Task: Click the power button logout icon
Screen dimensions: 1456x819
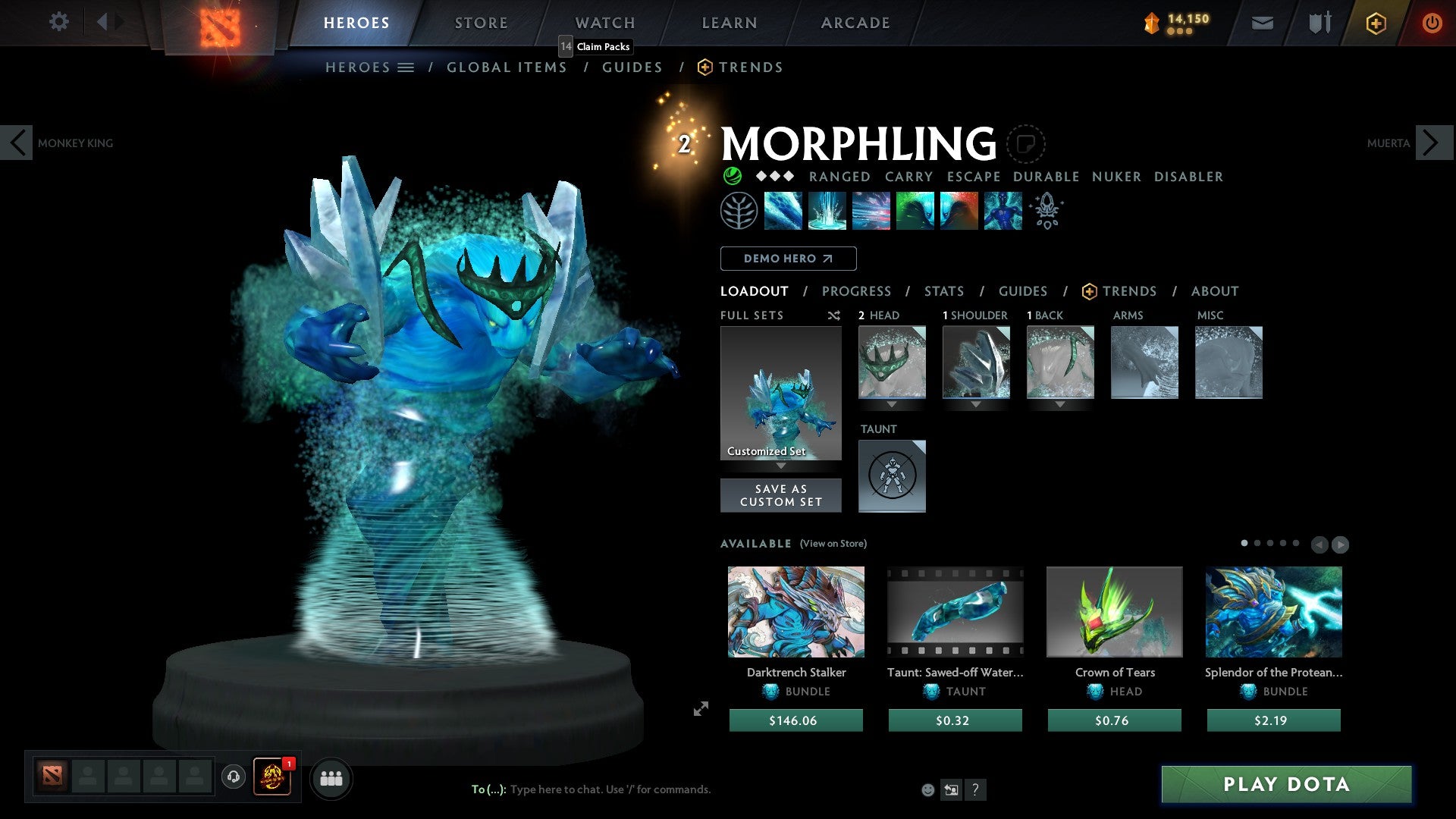Action: pyautogui.click(x=1432, y=23)
